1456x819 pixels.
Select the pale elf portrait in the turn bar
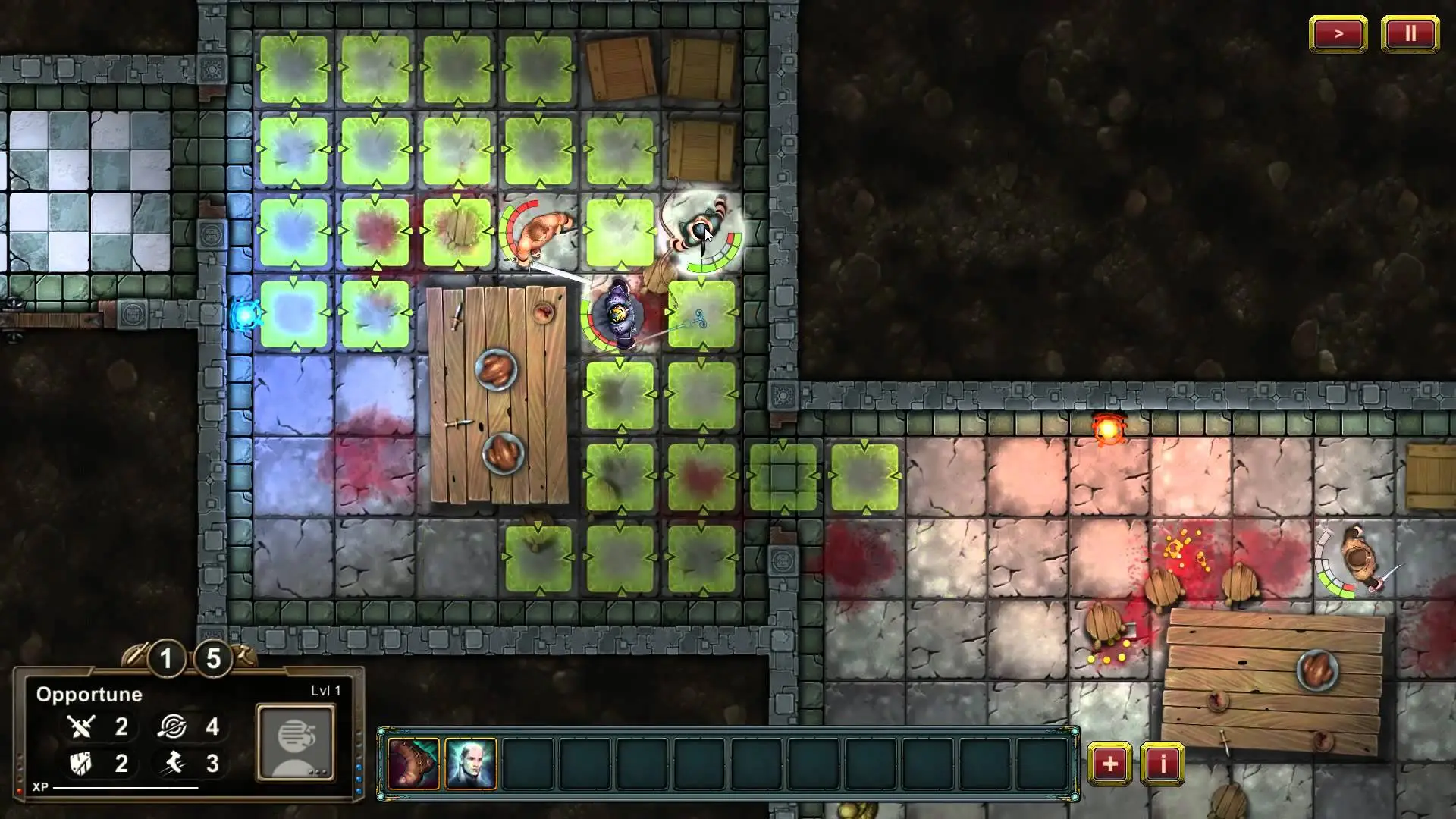471,764
